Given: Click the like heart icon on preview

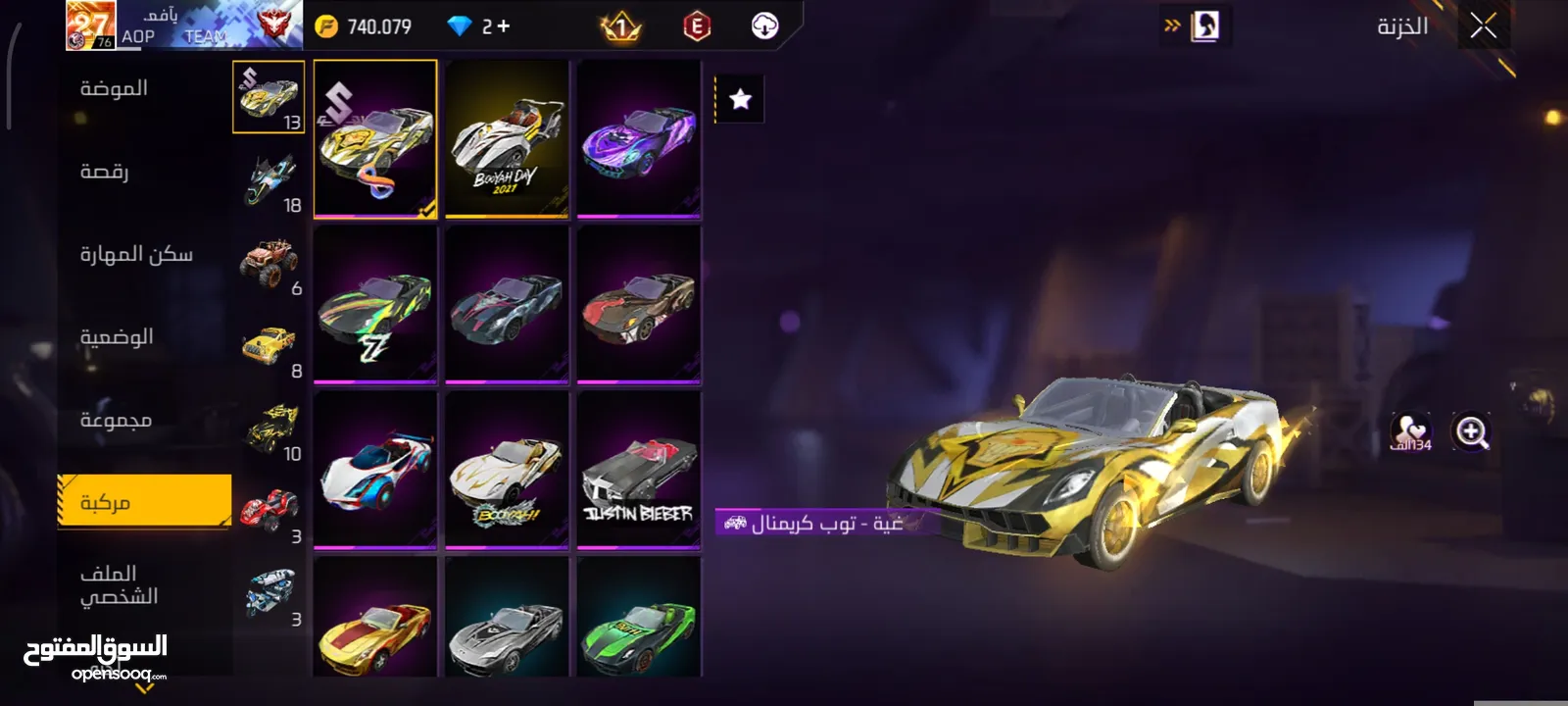Looking at the screenshot, I should click(x=1410, y=431).
